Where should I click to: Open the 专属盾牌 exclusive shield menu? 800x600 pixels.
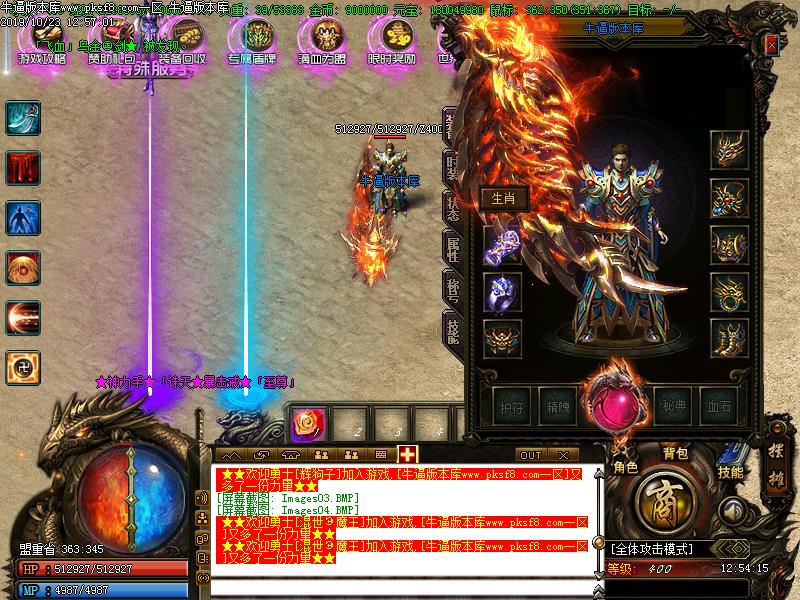click(251, 40)
